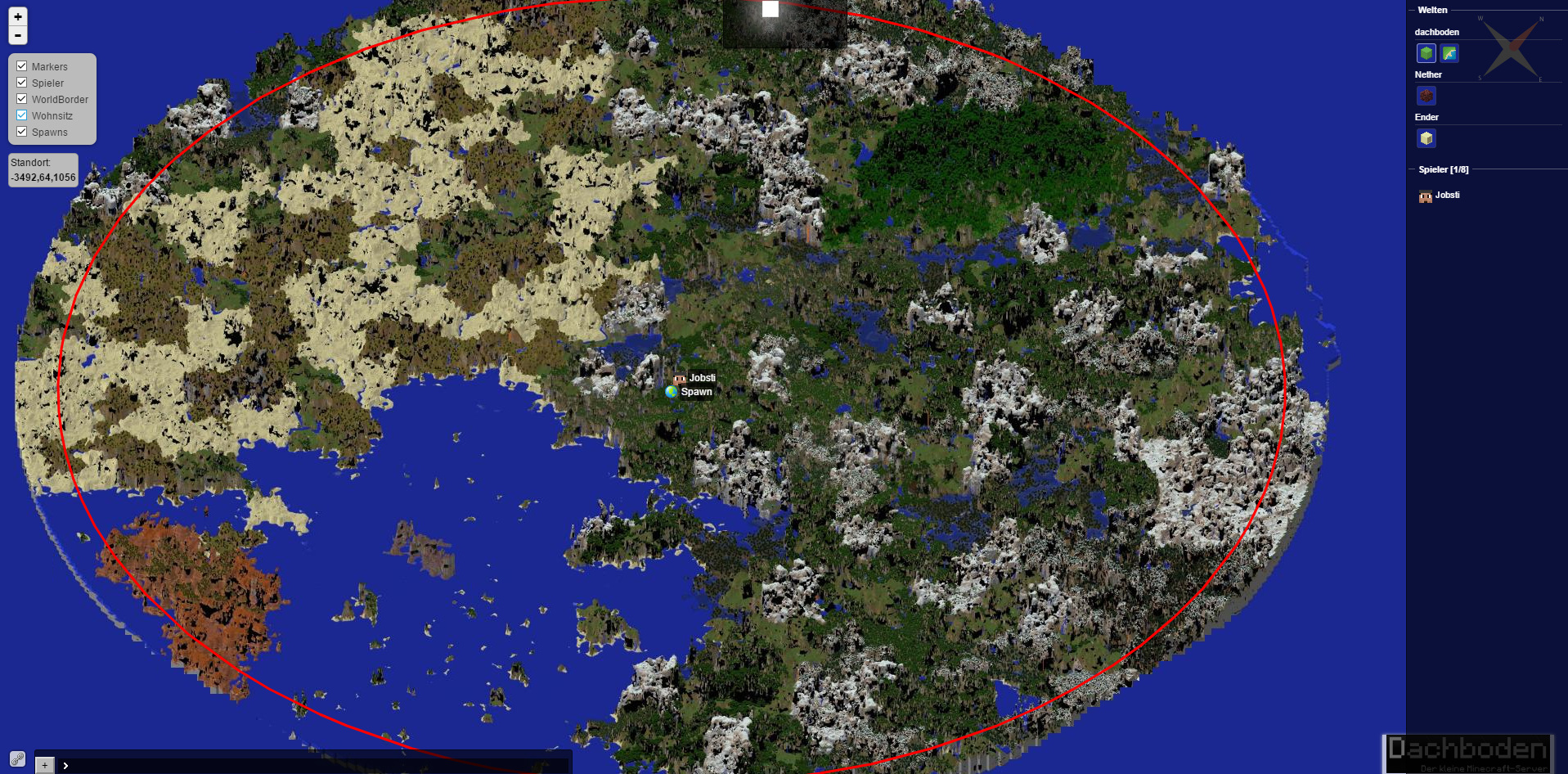This screenshot has height=774, width=1568.
Task: Collapse the Spieler [1/8] section
Action: 1444,169
